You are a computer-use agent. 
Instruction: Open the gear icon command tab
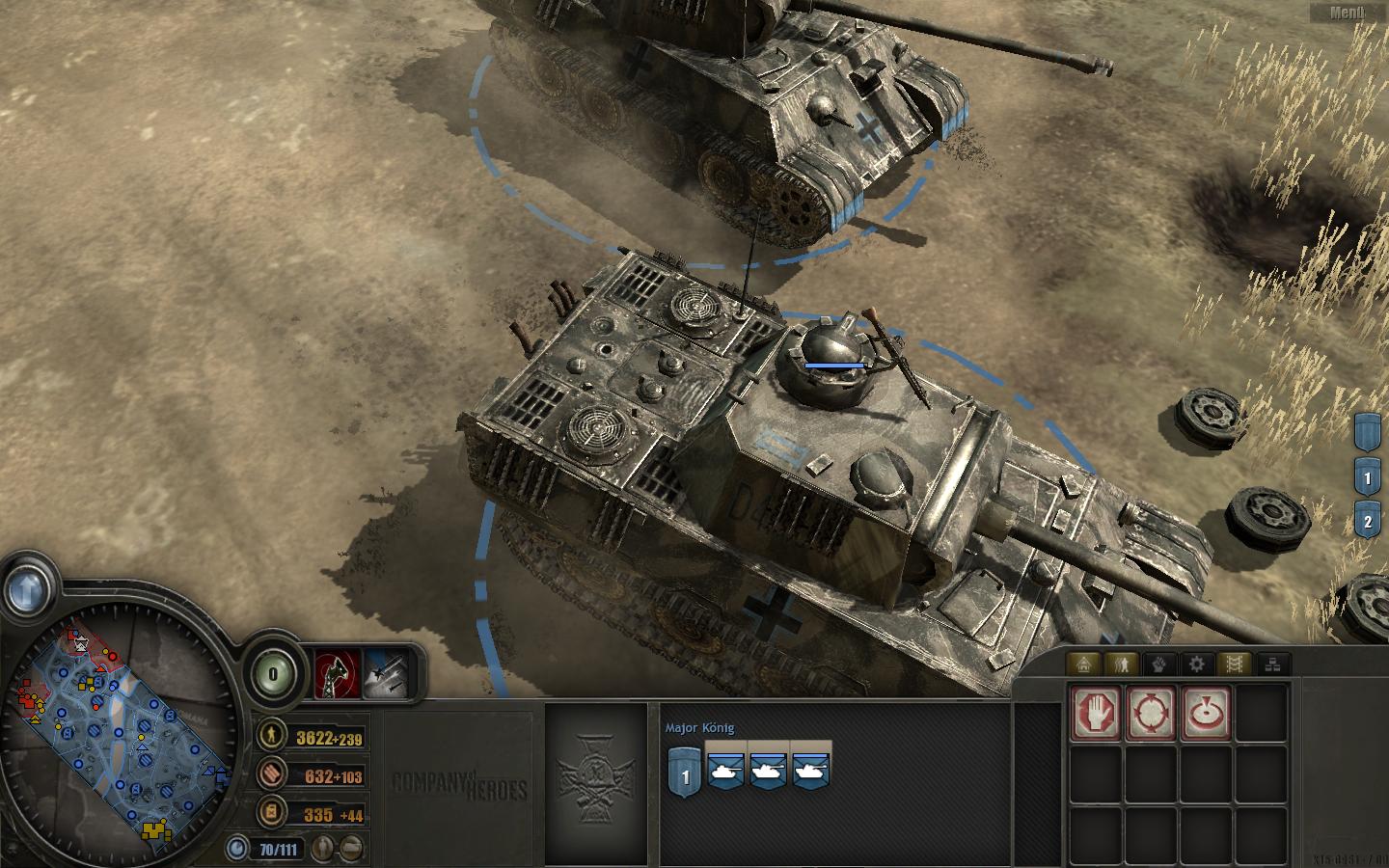point(1197,664)
